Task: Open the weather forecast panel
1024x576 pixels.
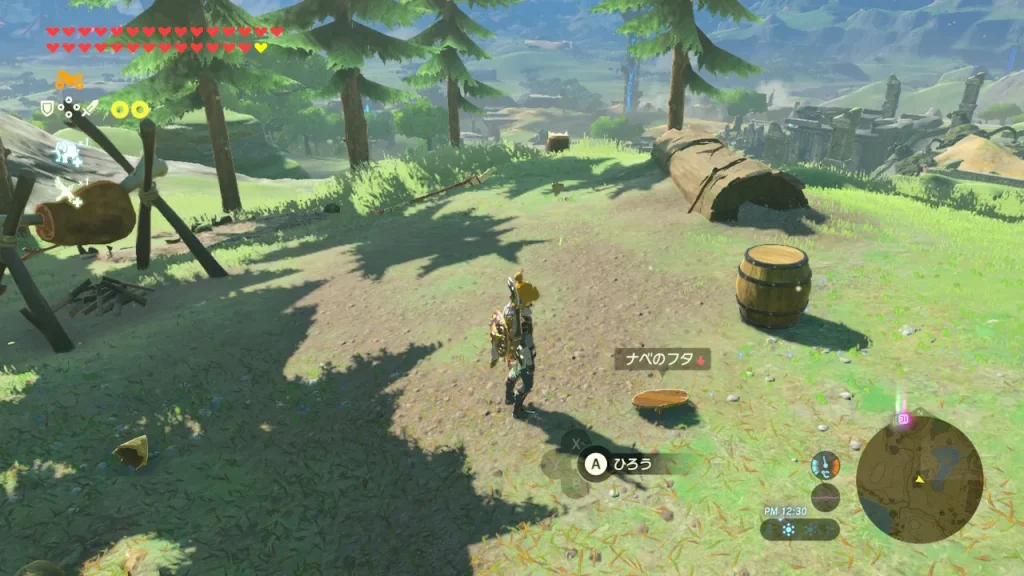Action: [x=799, y=529]
